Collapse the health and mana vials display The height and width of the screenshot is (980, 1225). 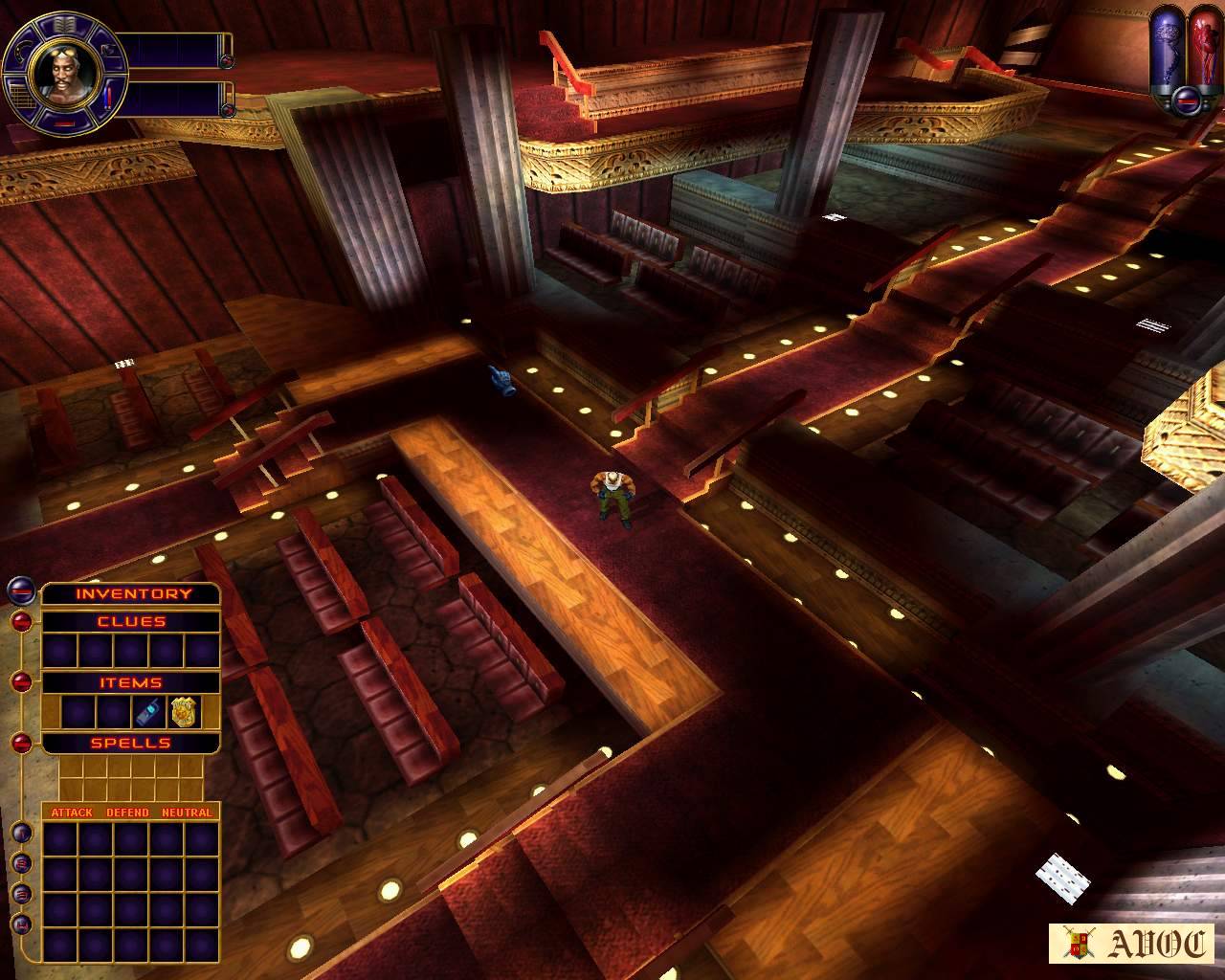[1186, 97]
